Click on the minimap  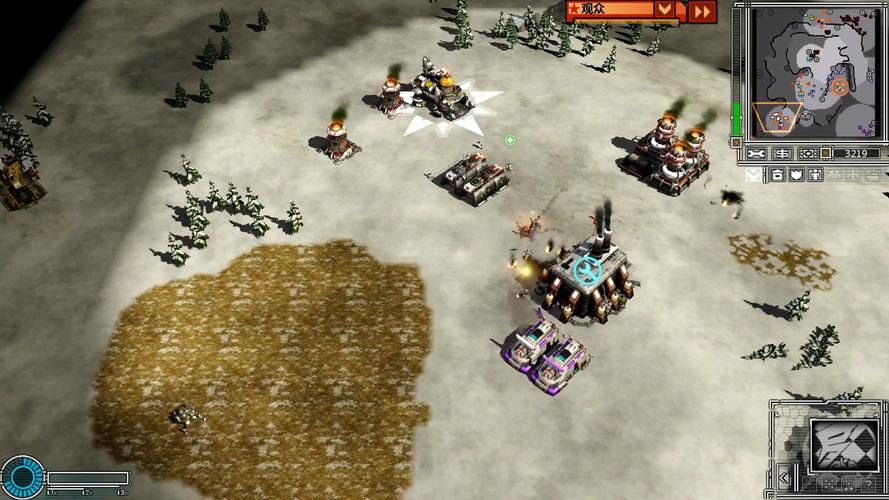810,71
